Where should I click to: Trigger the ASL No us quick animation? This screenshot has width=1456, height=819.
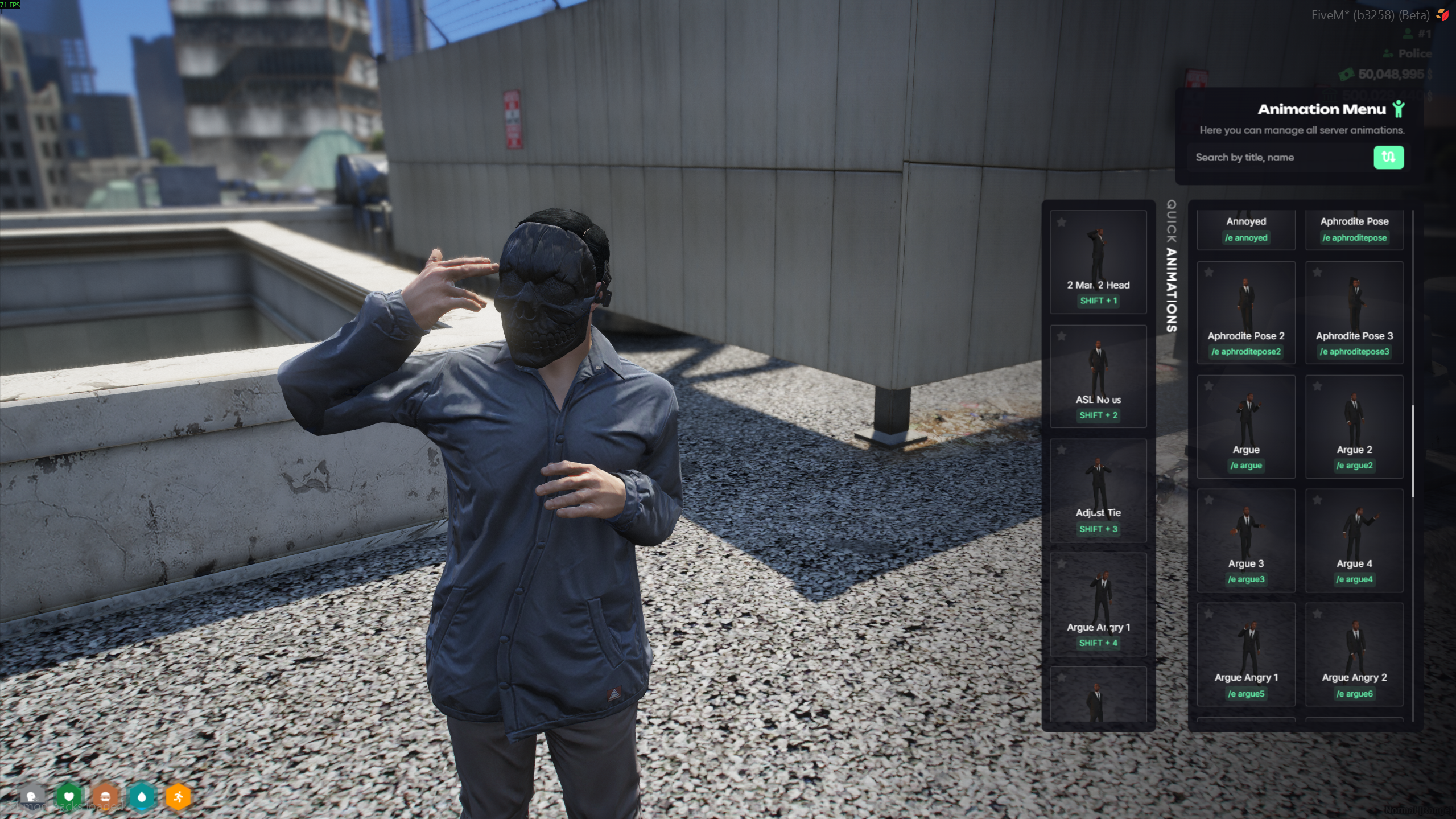click(1098, 376)
